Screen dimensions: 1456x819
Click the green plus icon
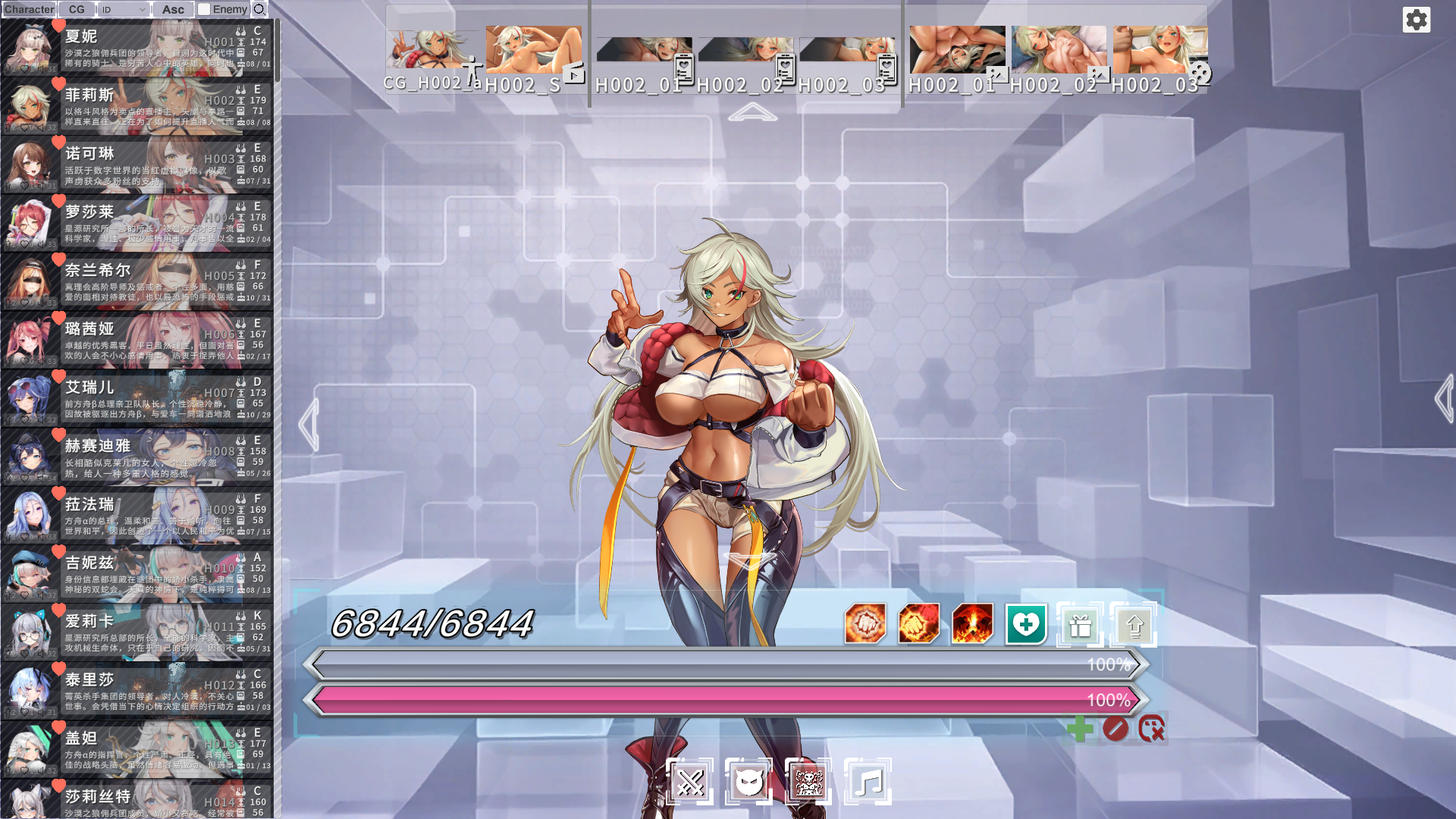tap(1080, 730)
